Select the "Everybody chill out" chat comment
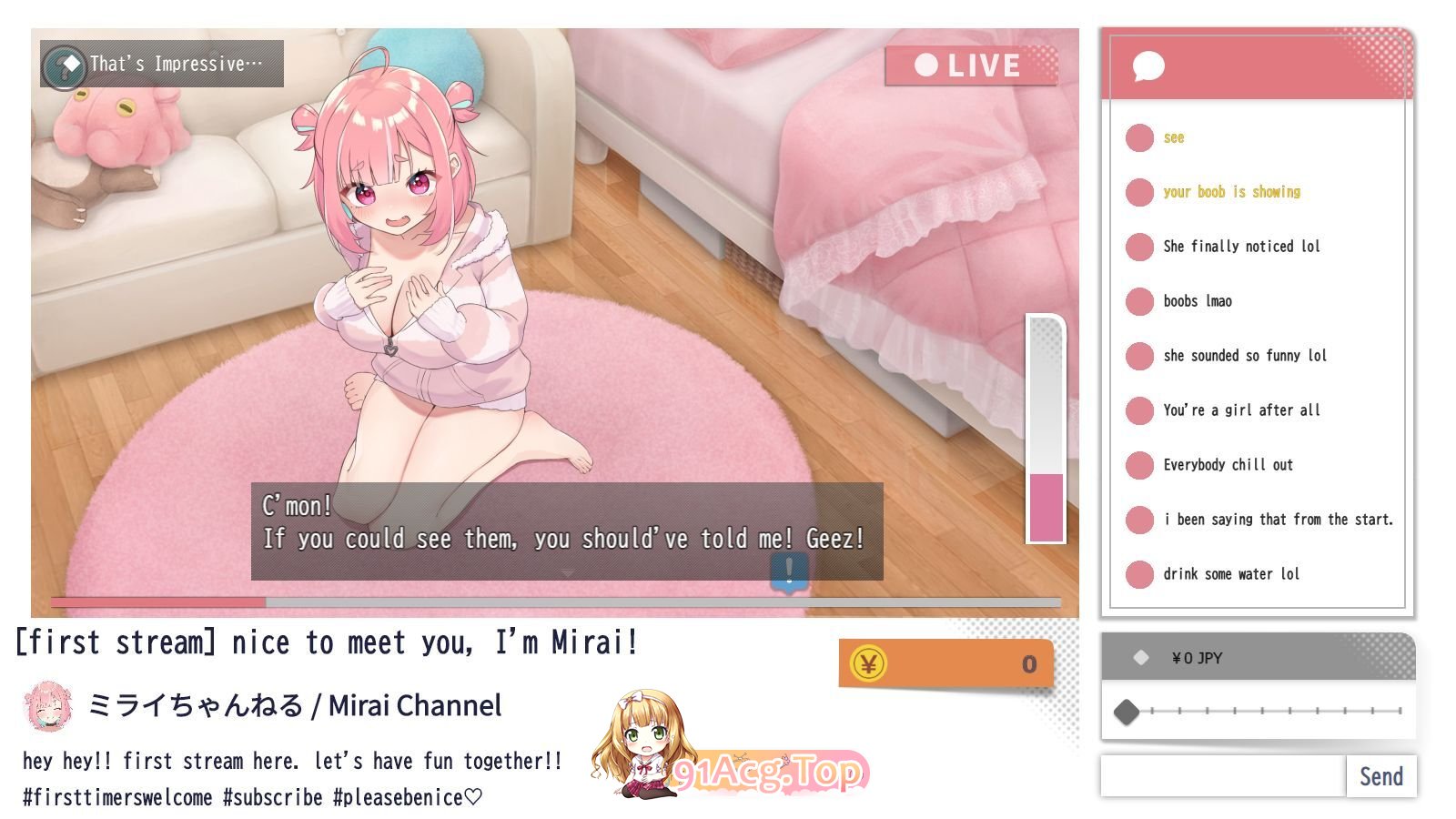Viewport: 1456px width, 819px height. [1228, 465]
